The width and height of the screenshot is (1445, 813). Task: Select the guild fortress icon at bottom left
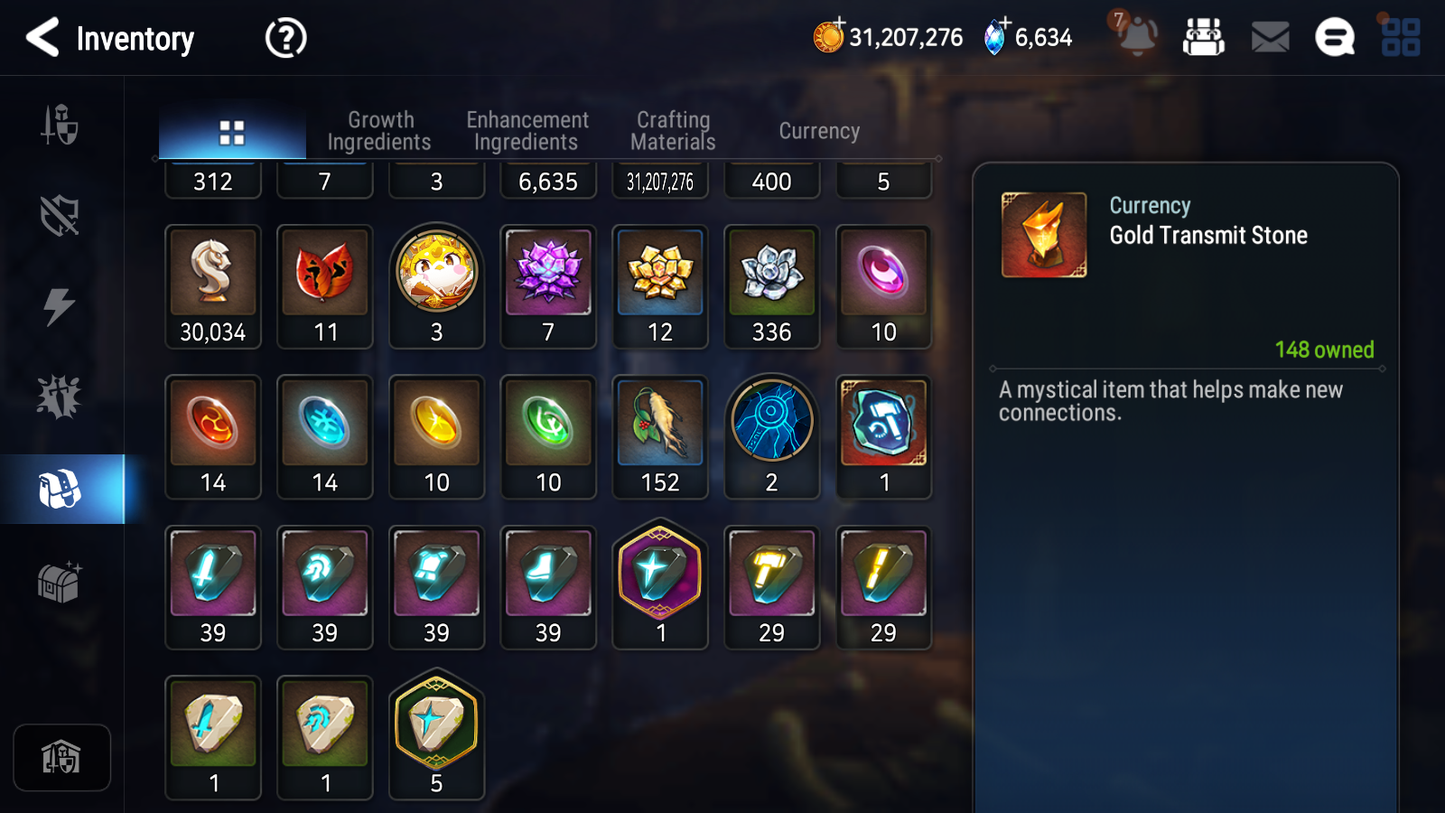(x=62, y=757)
